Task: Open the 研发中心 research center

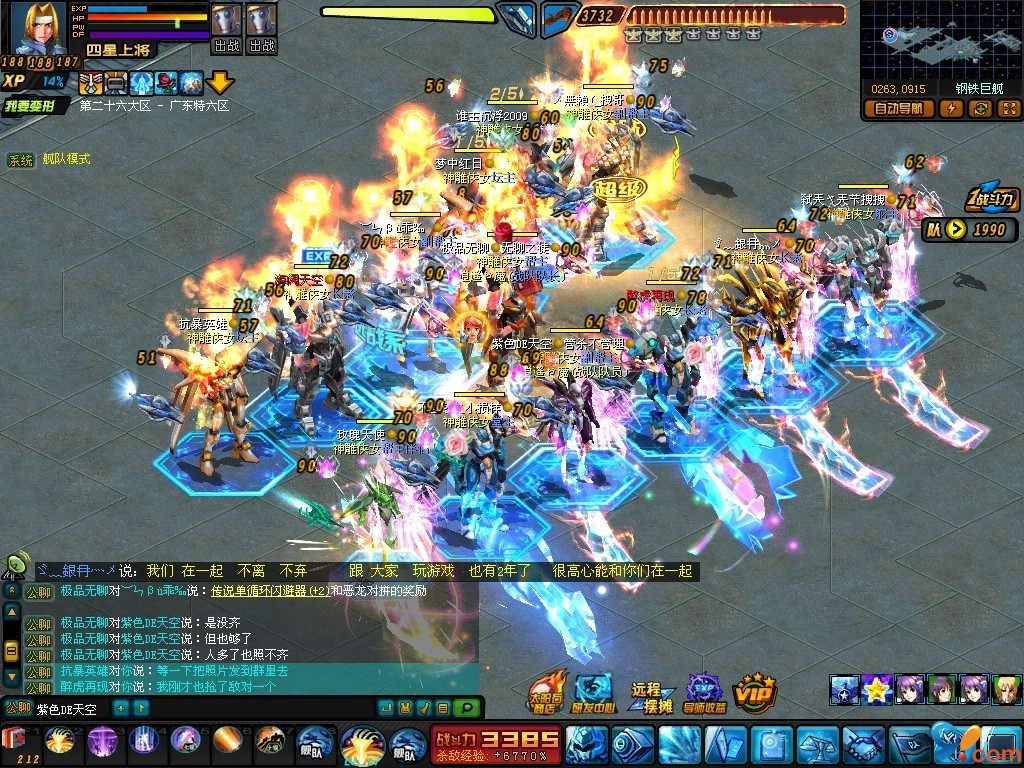Action: pyautogui.click(x=594, y=692)
